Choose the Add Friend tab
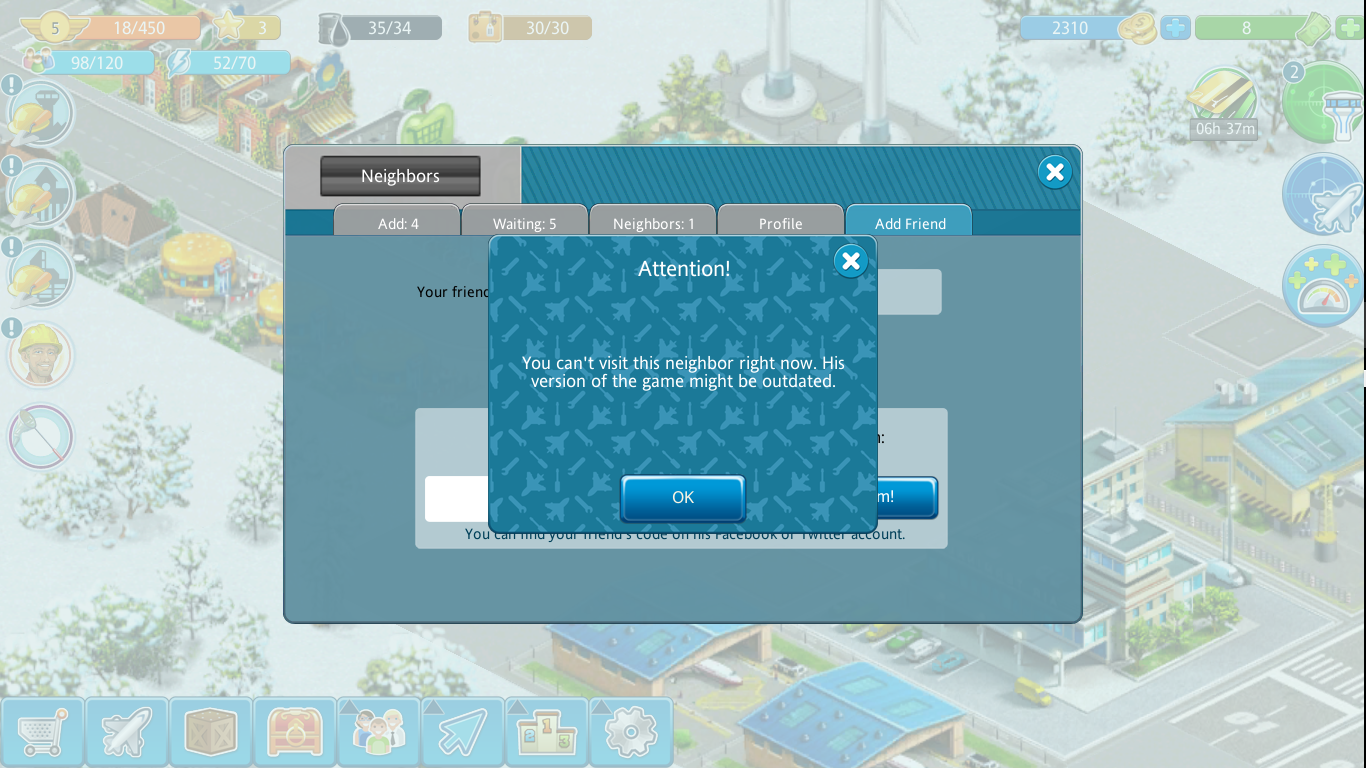The height and width of the screenshot is (768, 1366). (909, 223)
